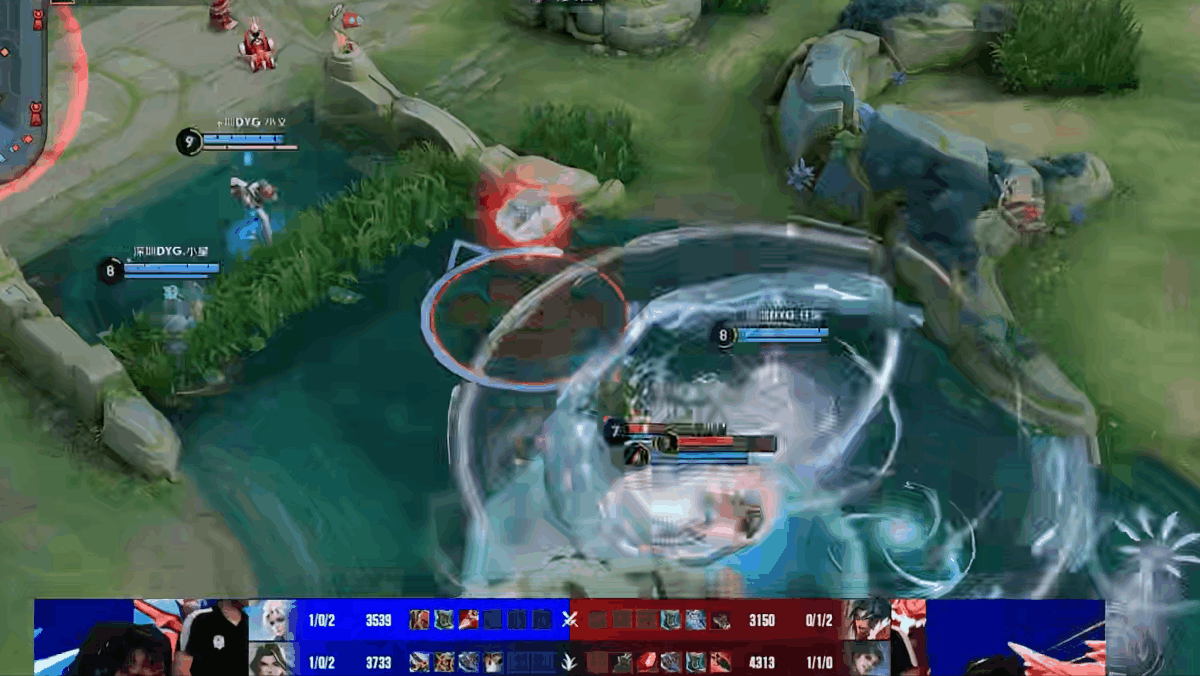Image resolution: width=1200 pixels, height=676 pixels.
Task: Click the crossed swords lane icon
Action: (570, 620)
